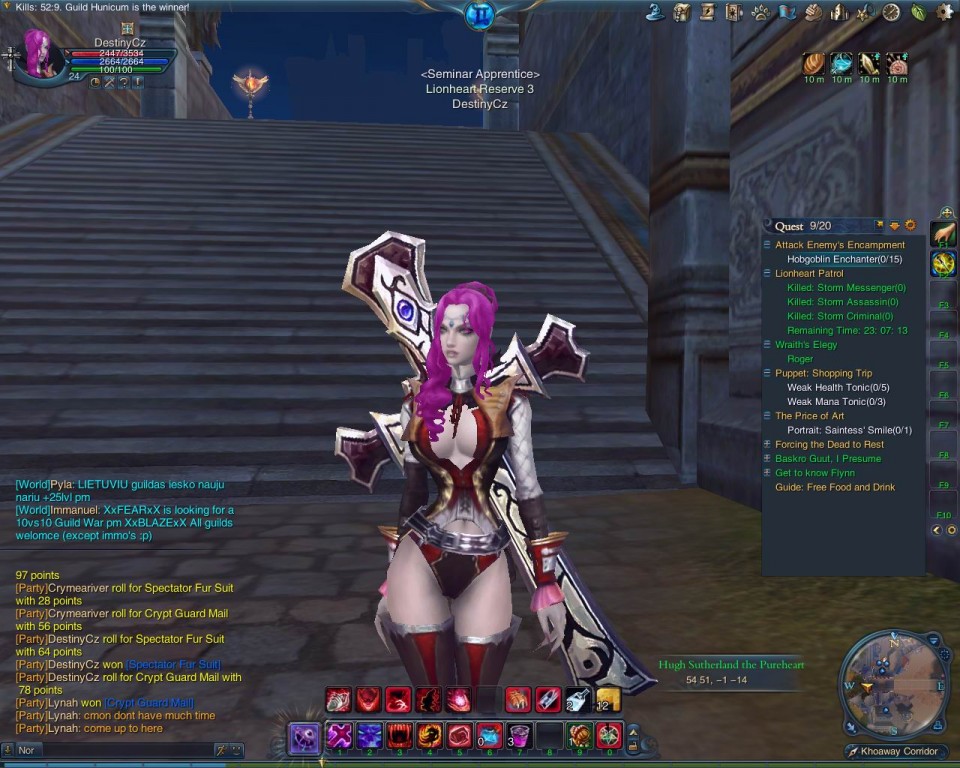This screenshot has height=768, width=960.
Task: Click the quest tracker gear settings button
Action: (910, 226)
